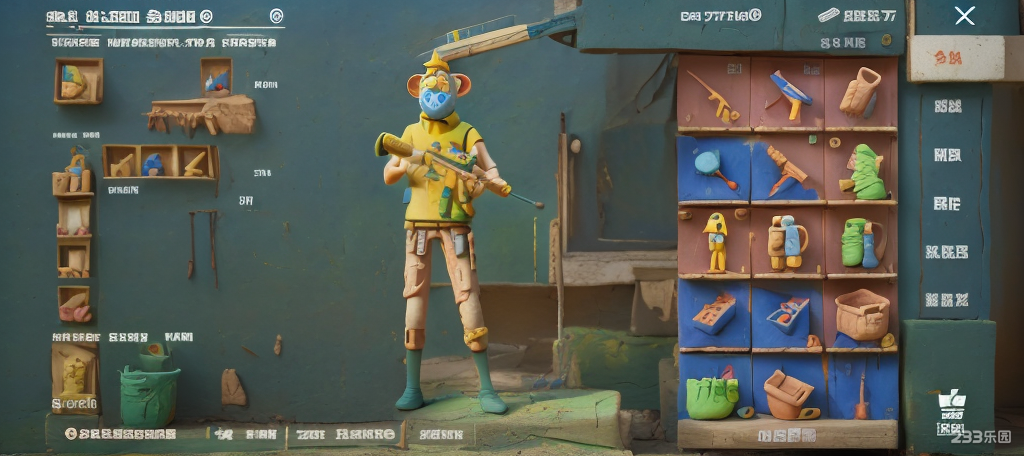The image size is (1024, 456).
Task: Choose the tan and blue backpack
Action: 787,242
